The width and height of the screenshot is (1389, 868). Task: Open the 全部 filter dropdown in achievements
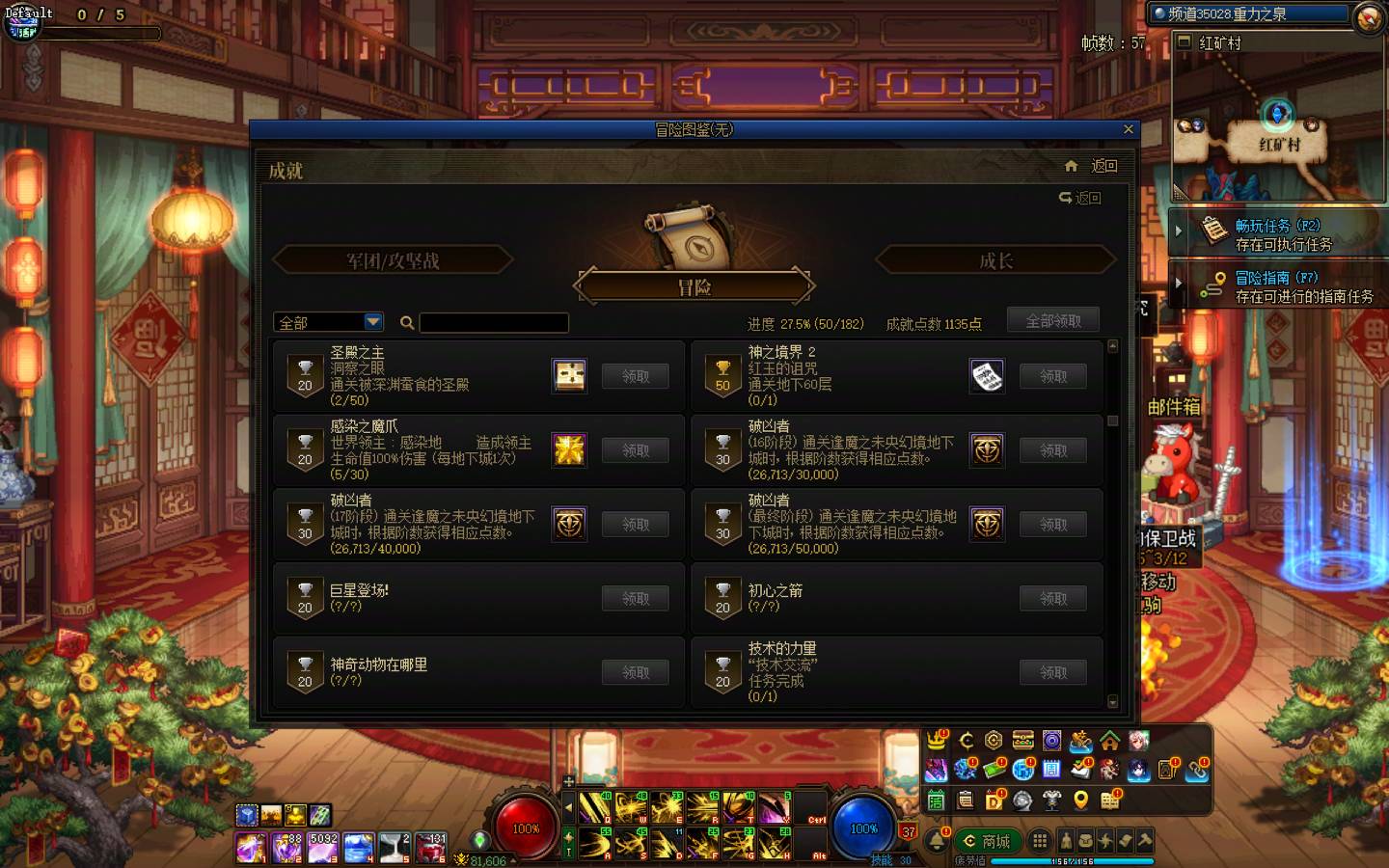[327, 321]
